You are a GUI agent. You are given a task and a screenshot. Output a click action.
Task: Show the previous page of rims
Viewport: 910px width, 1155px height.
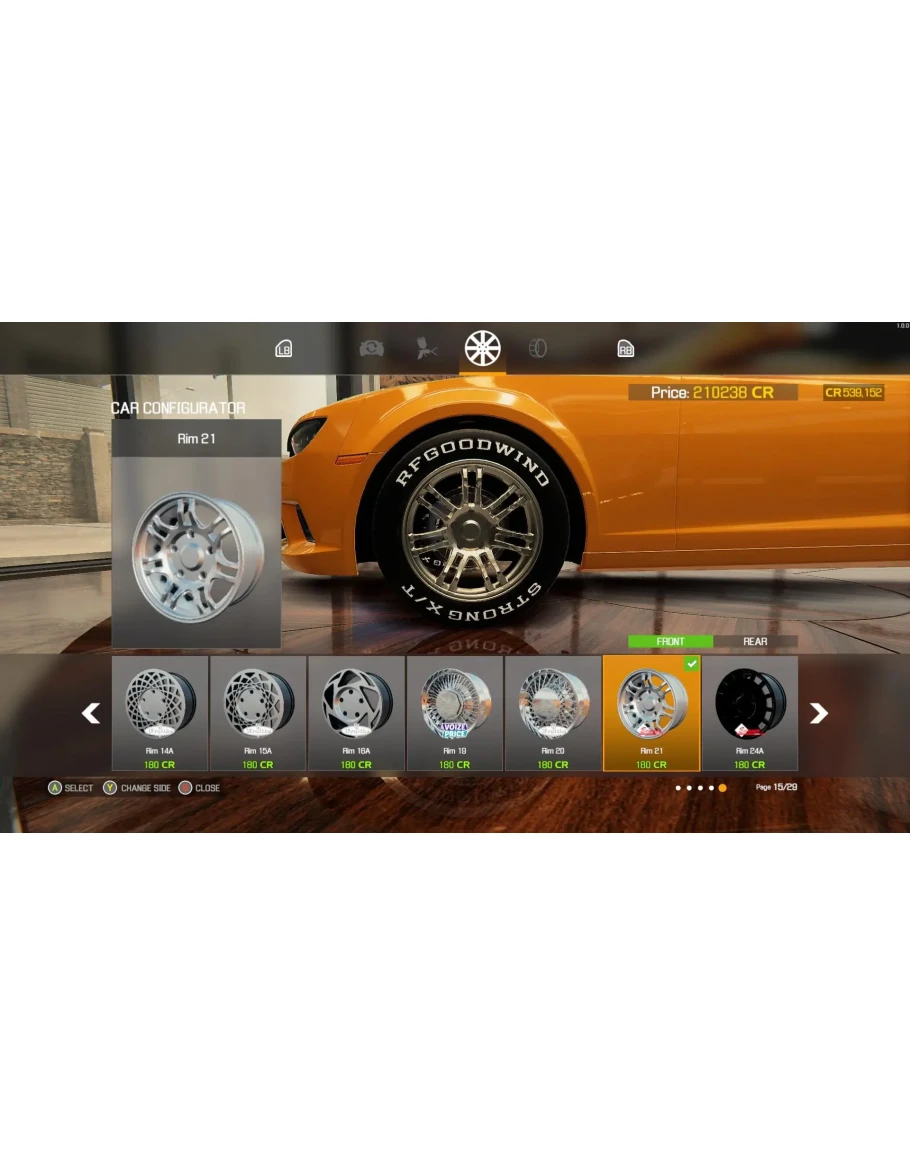pyautogui.click(x=91, y=713)
